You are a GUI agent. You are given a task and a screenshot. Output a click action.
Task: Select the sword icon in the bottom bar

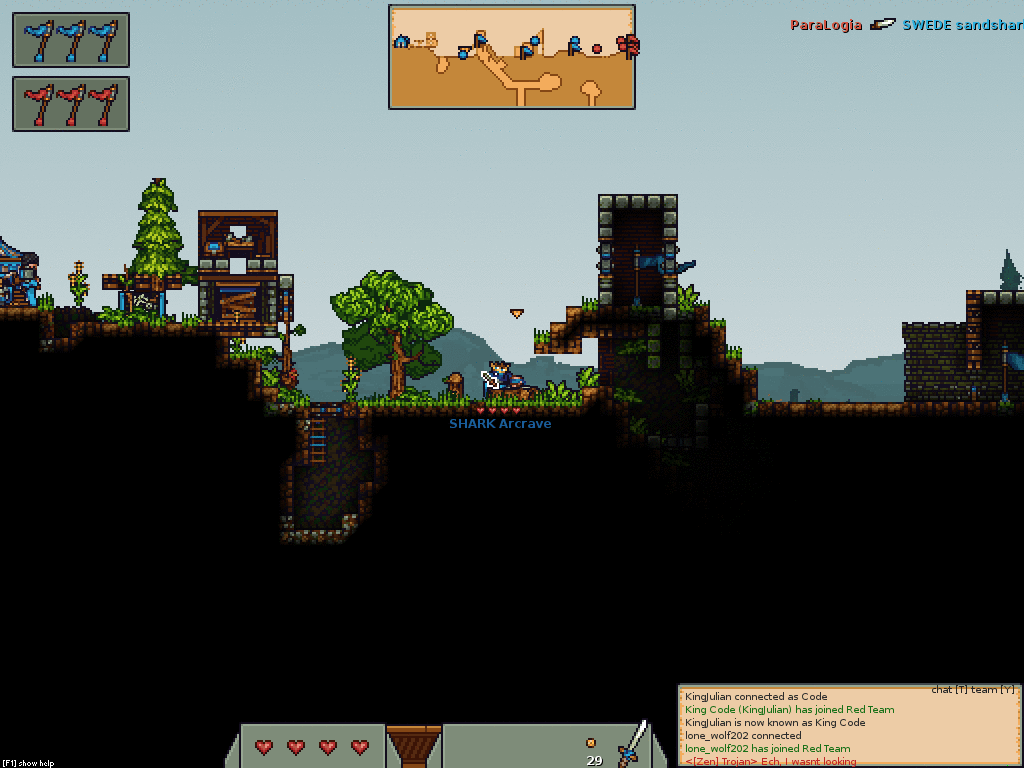pos(632,744)
